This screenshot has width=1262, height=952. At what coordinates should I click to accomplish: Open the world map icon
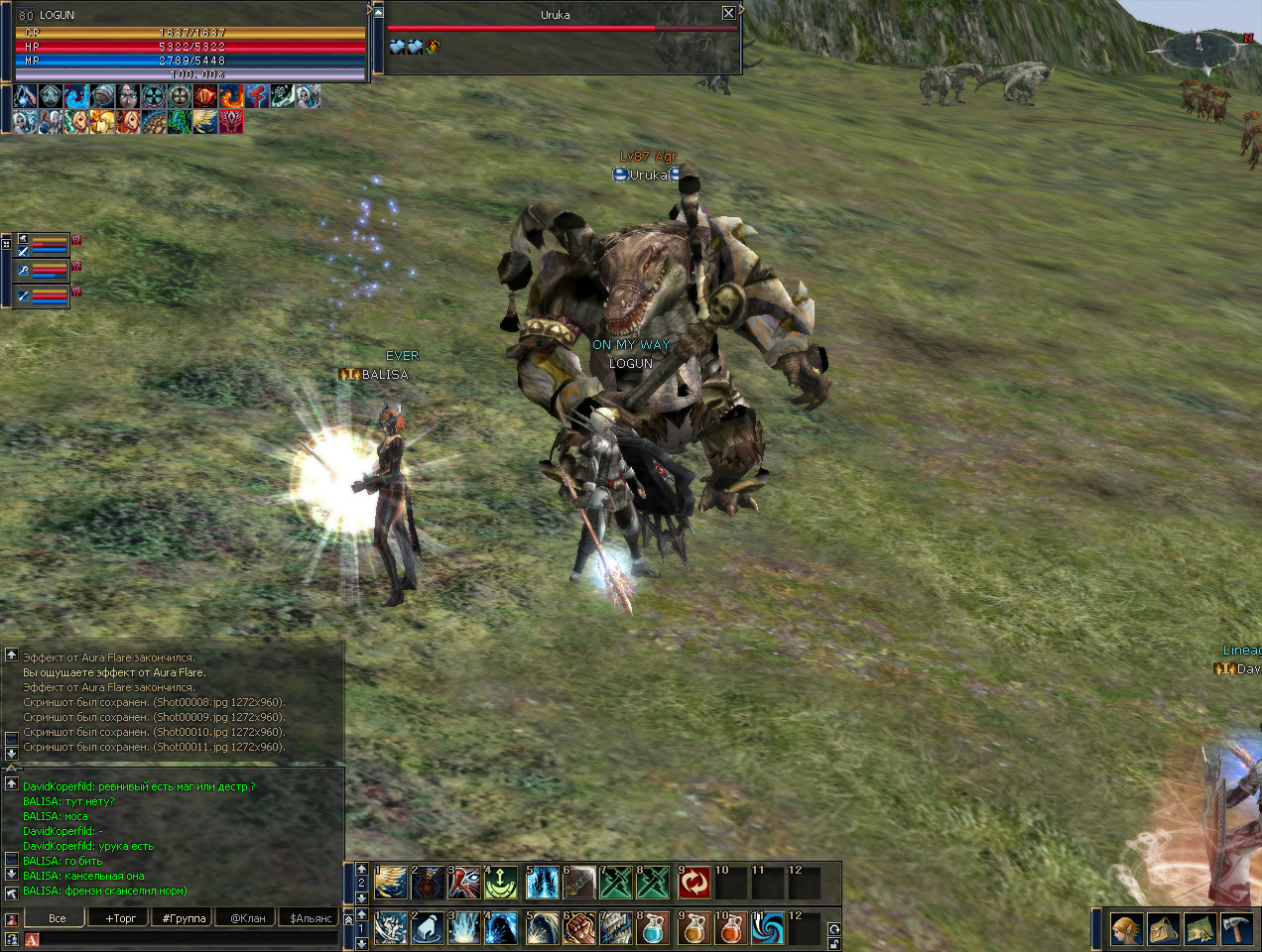coord(1199,929)
